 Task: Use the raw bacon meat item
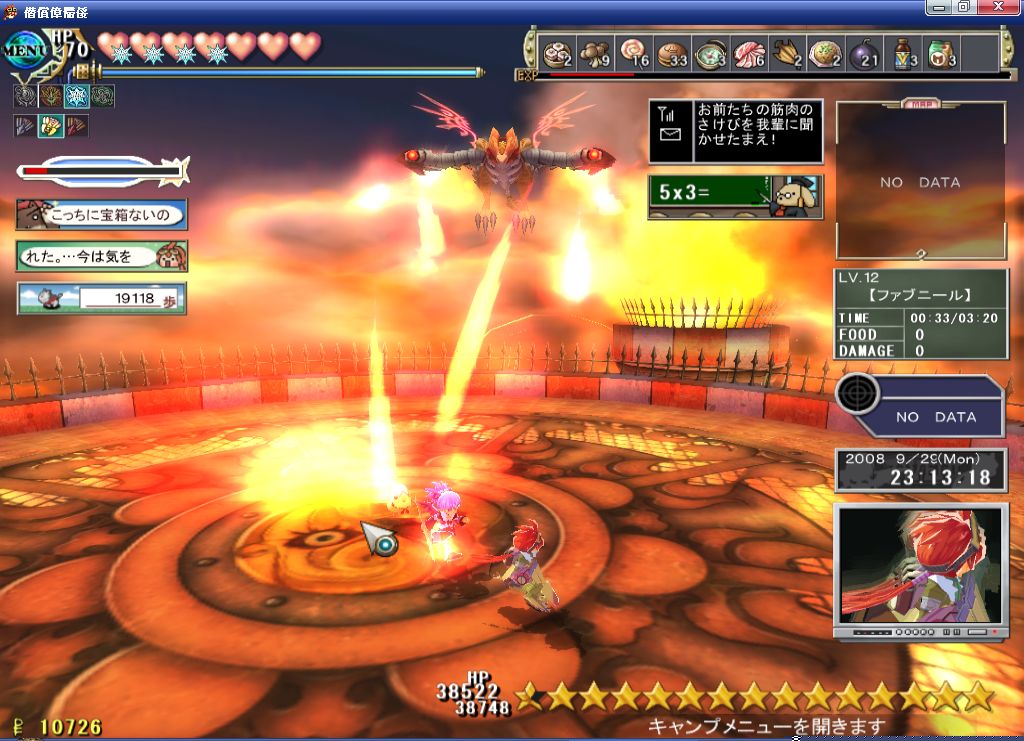coord(749,54)
